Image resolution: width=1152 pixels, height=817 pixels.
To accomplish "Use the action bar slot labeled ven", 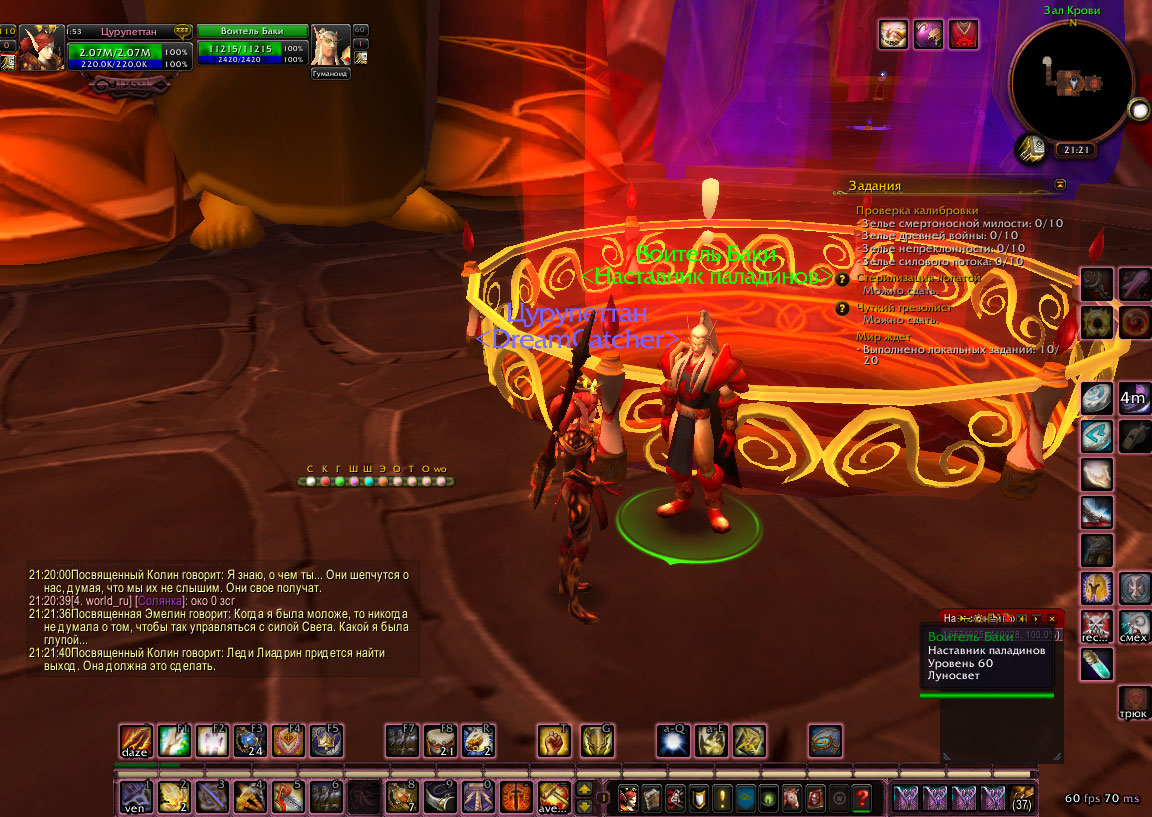I will [134, 797].
